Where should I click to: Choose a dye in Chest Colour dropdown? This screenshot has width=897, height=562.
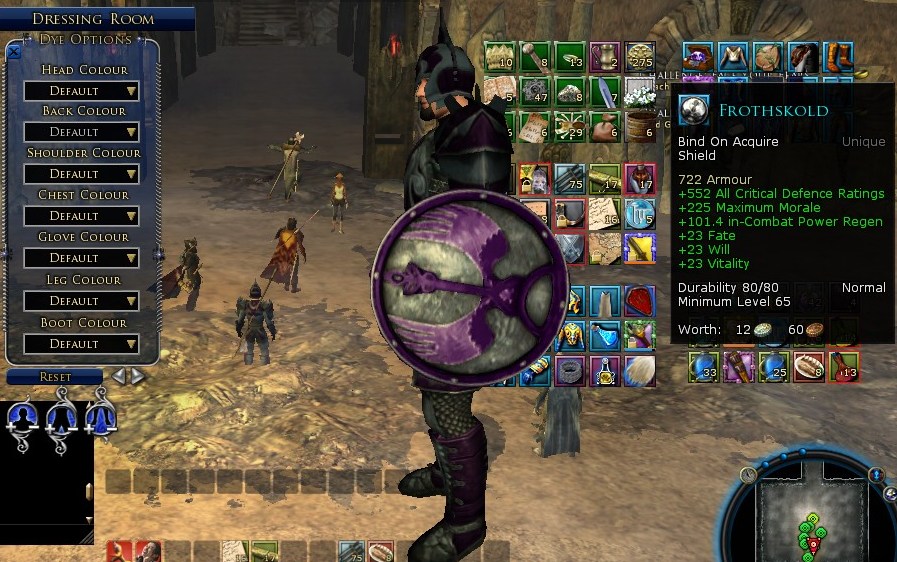click(82, 216)
